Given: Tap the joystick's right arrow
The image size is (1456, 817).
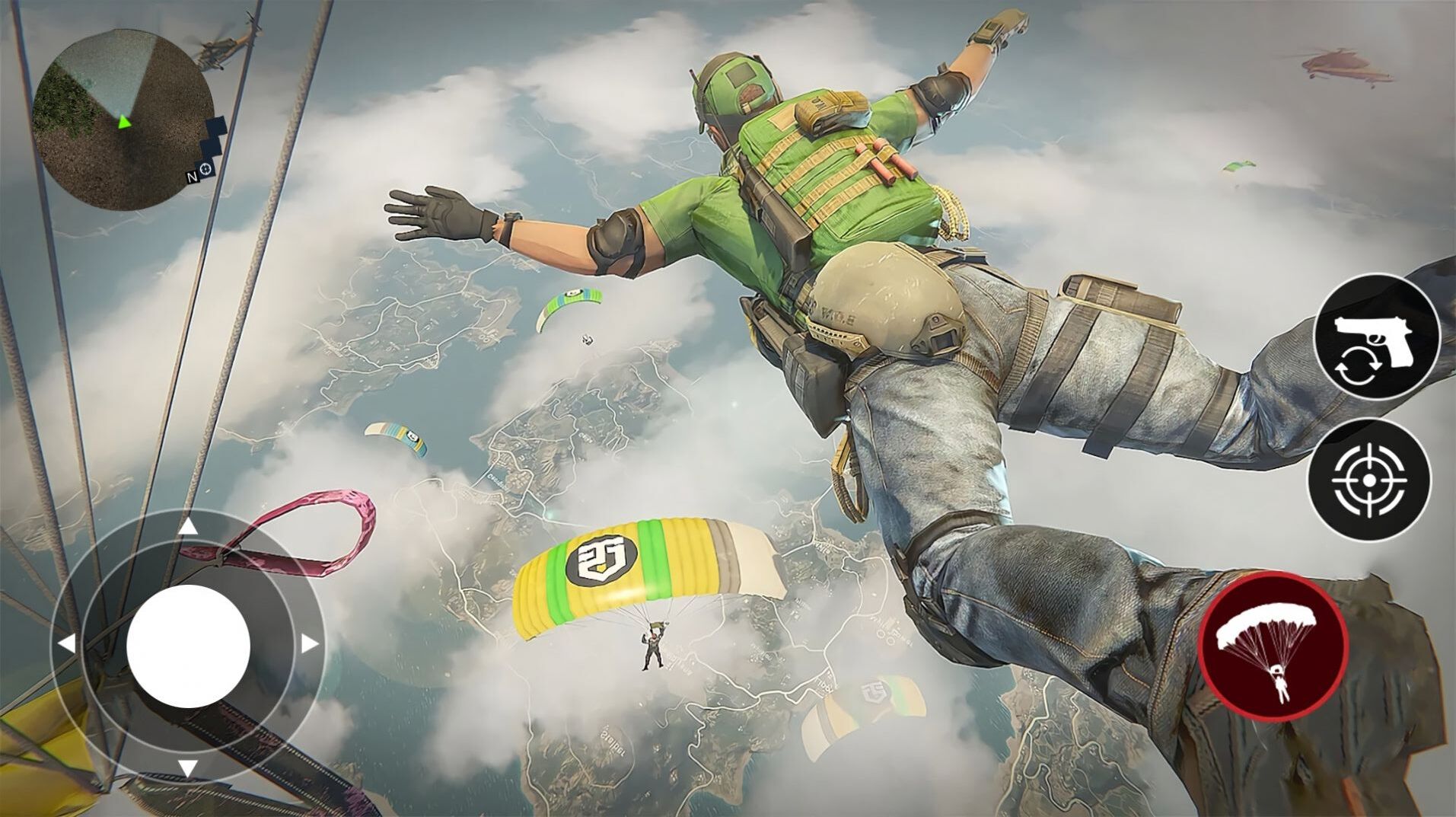Looking at the screenshot, I should tap(309, 644).
